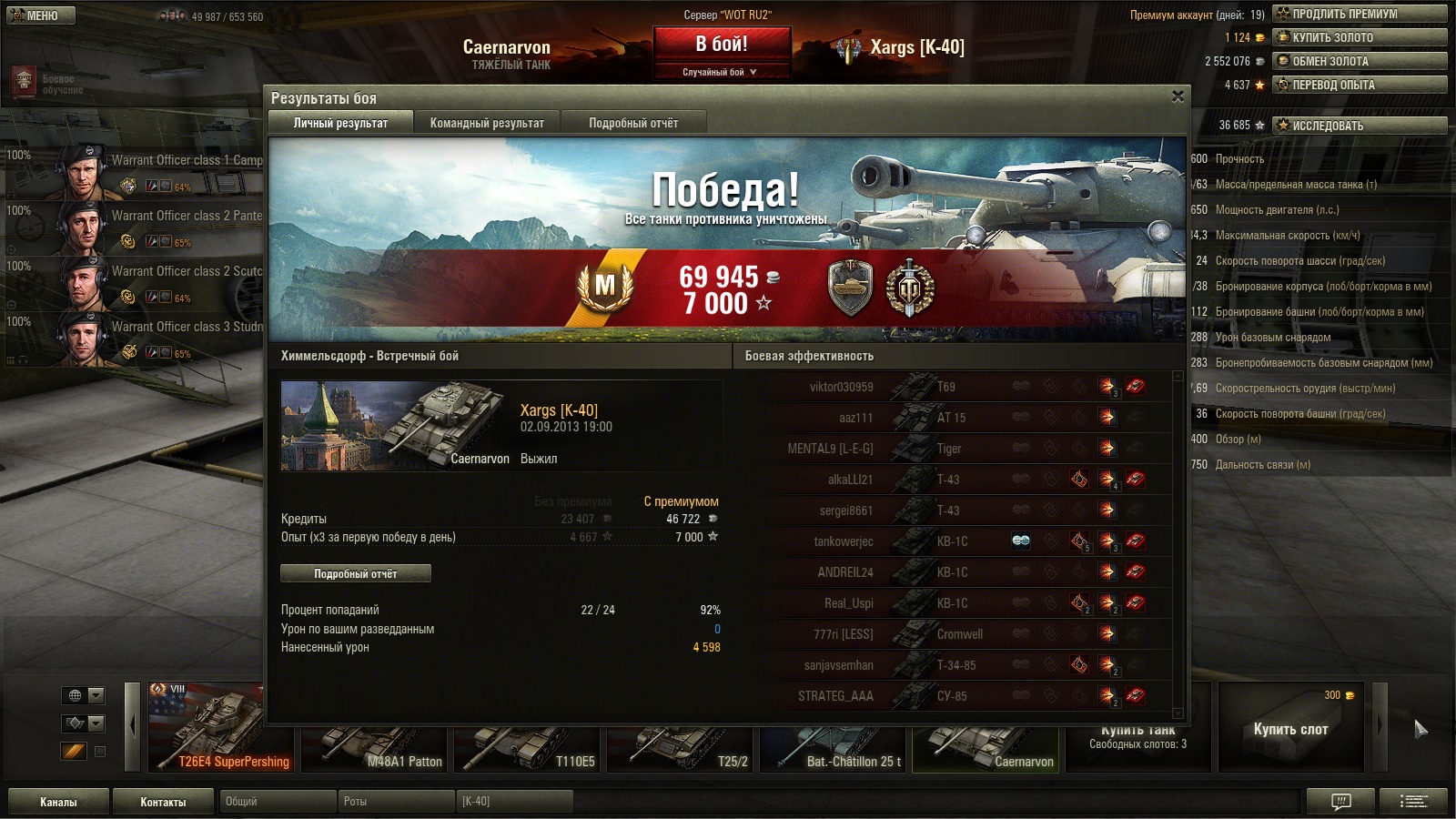Open the Контакты contacts list
This screenshot has height=819, width=1456.
pos(163,802)
